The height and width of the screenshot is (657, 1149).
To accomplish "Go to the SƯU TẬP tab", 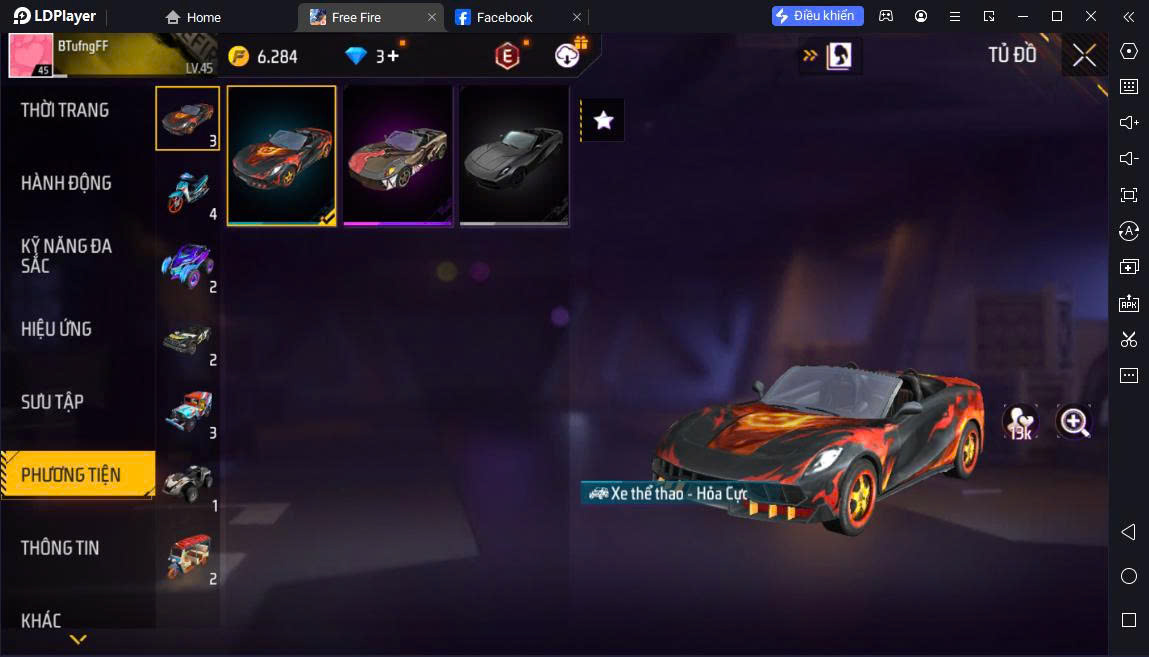I will tap(52, 402).
